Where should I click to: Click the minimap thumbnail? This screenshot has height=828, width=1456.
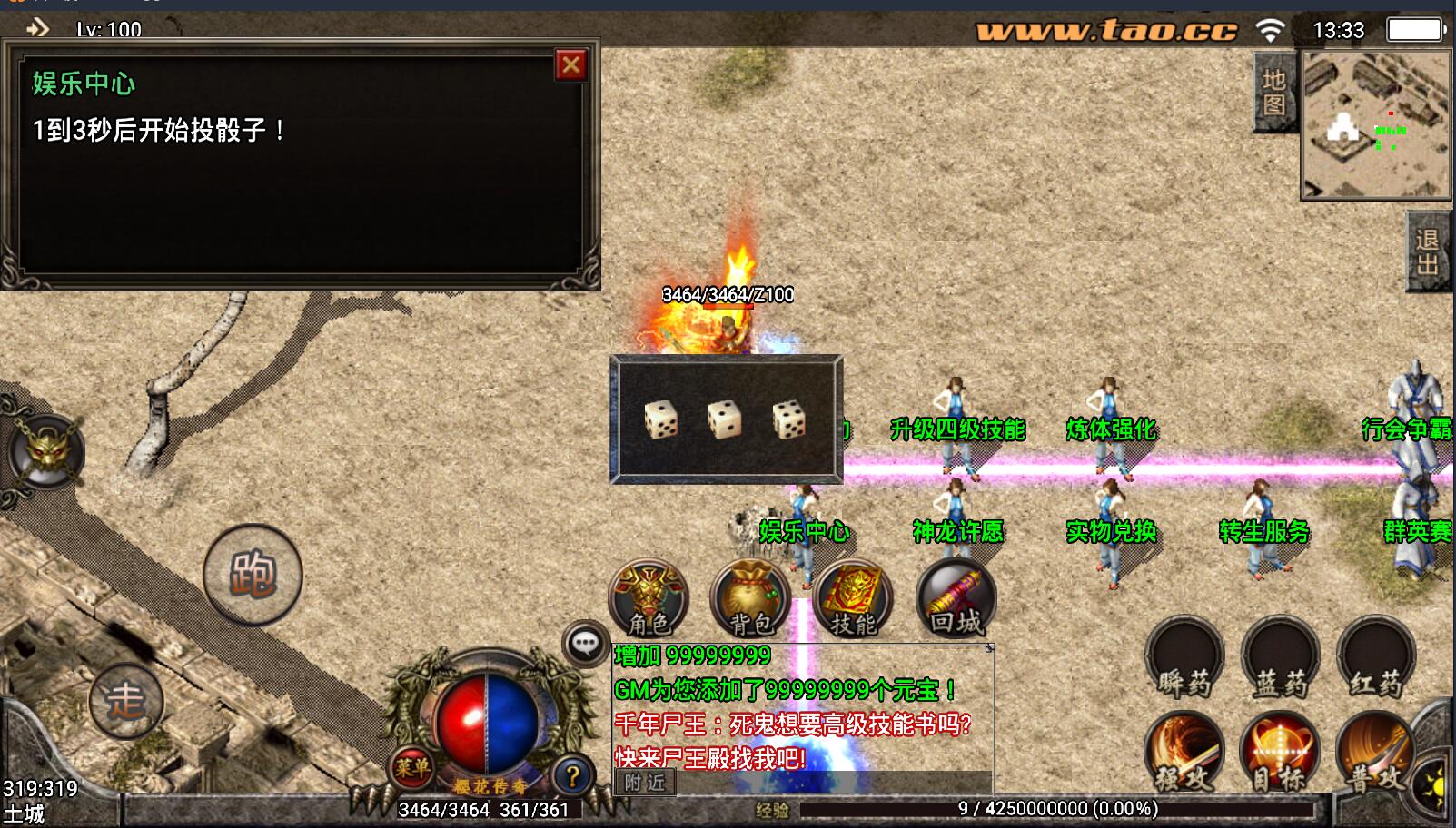click(x=1375, y=124)
